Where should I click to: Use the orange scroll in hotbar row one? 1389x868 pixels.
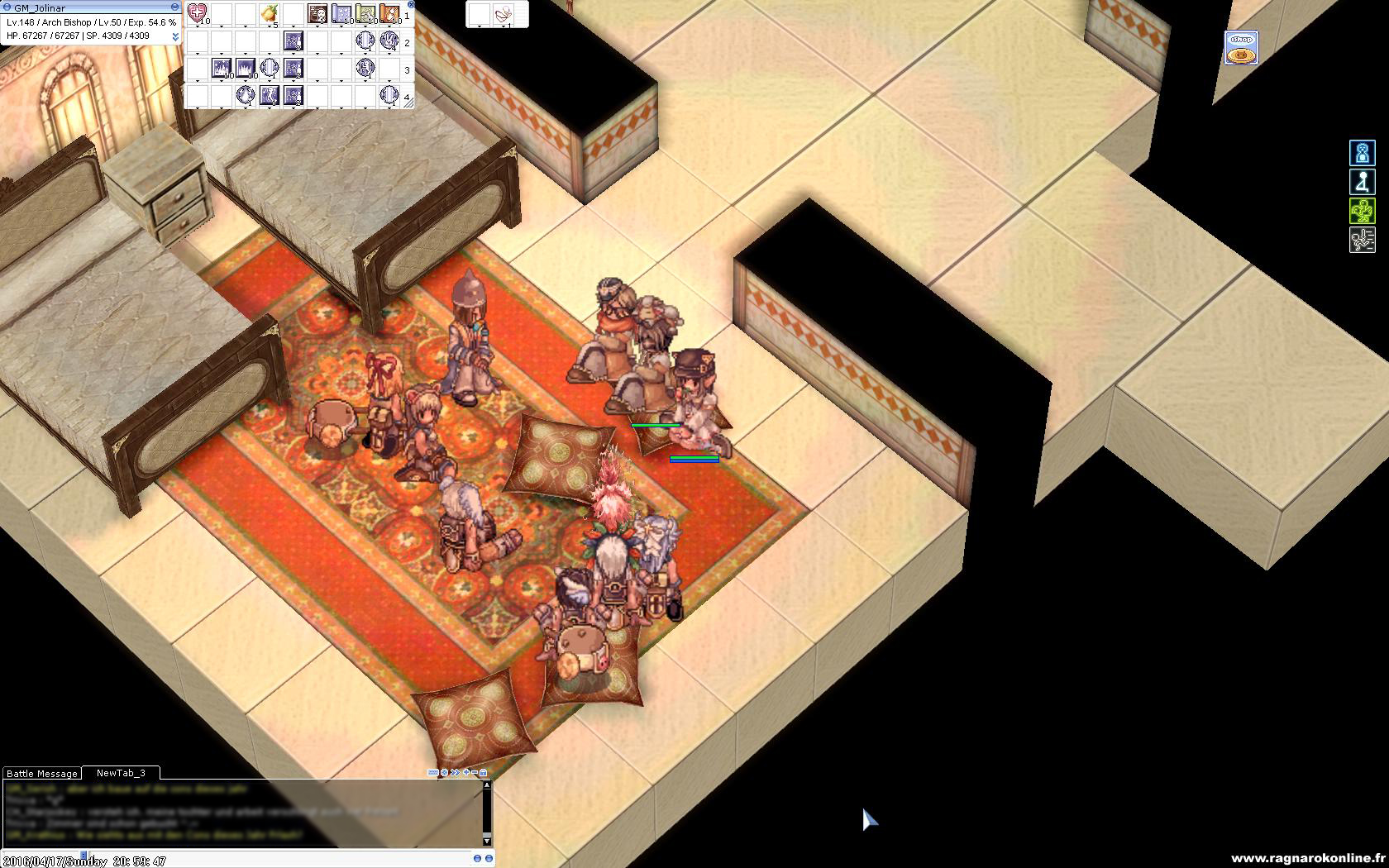pos(389,13)
